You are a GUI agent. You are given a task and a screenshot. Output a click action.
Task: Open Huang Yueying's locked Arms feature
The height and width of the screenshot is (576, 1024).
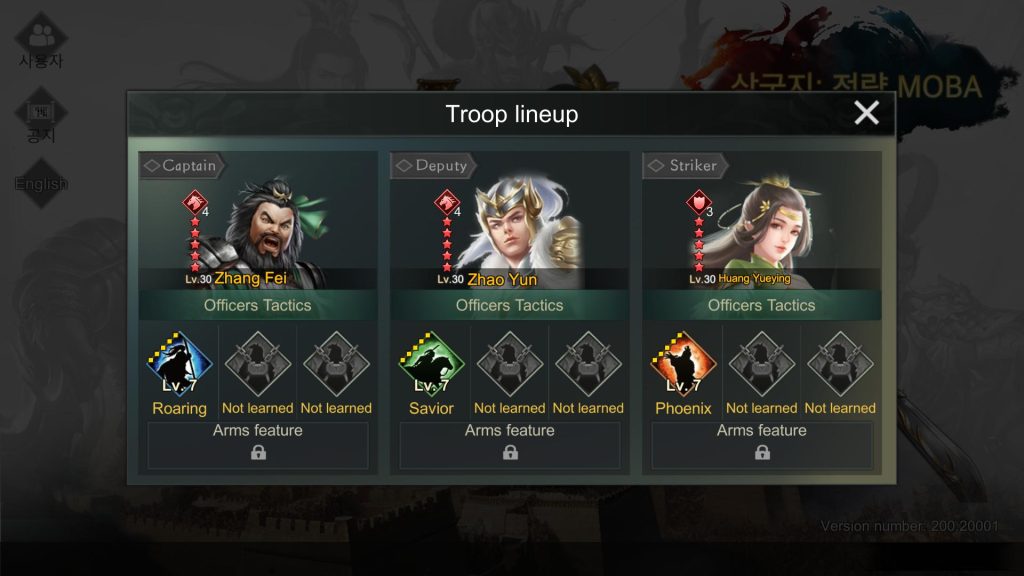(x=762, y=445)
